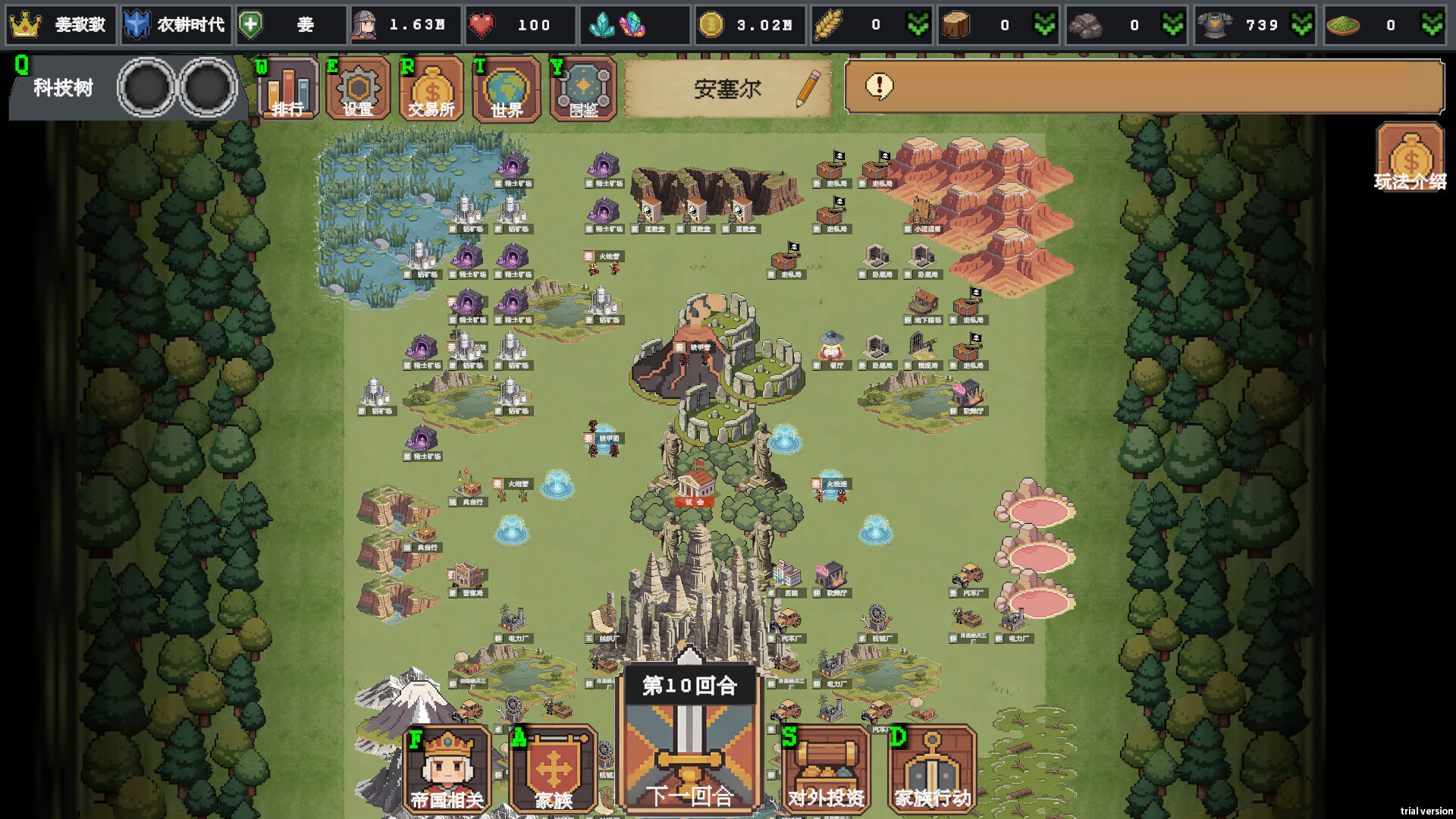Select the gold coin resource in top bar
The width and height of the screenshot is (1456, 819).
point(711,25)
